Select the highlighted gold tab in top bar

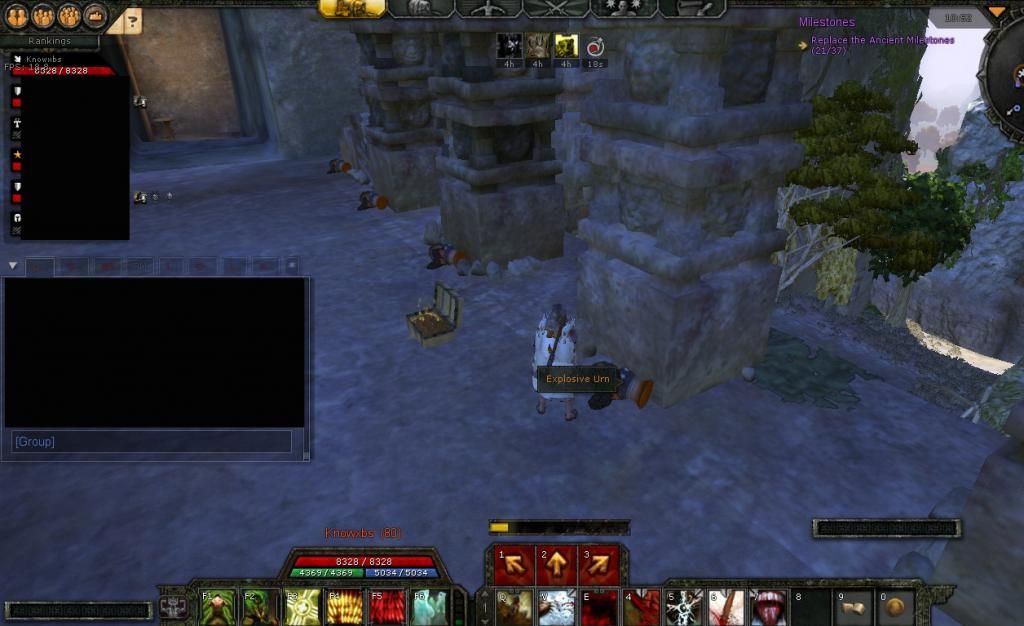353,8
